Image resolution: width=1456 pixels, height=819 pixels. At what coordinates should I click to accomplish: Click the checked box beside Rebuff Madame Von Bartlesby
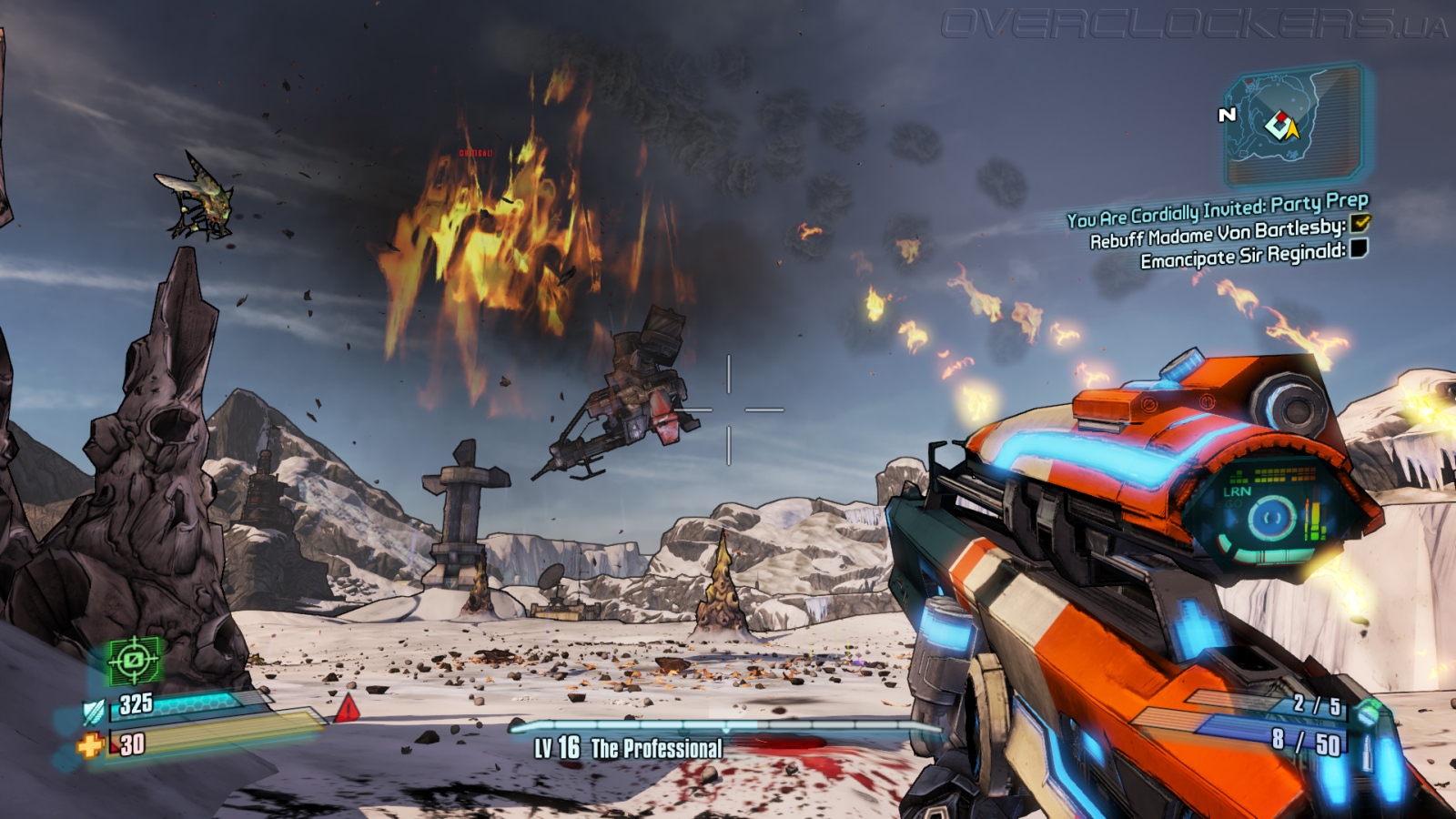[1360, 223]
